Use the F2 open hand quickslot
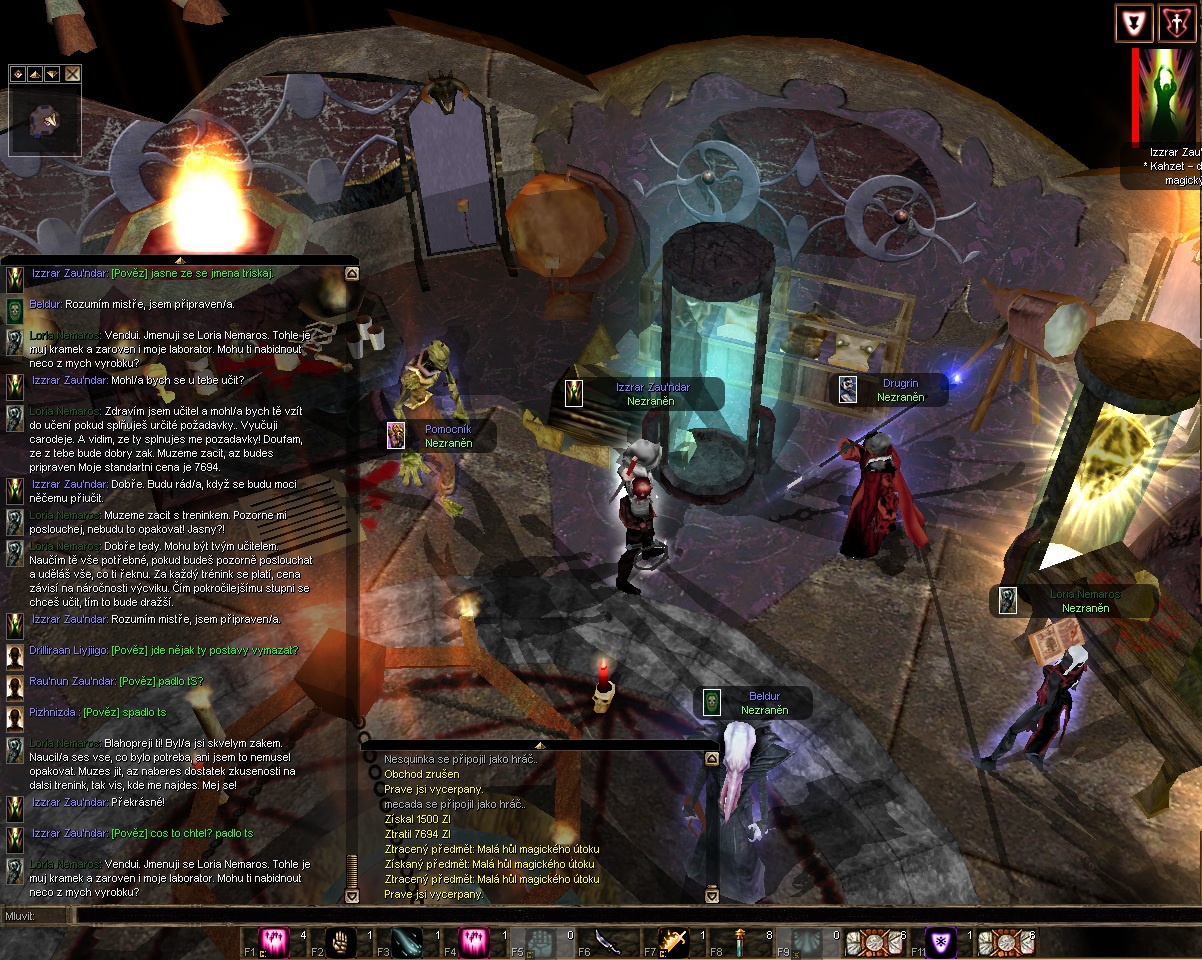Screen dimensions: 1202x960 click(x=340, y=942)
